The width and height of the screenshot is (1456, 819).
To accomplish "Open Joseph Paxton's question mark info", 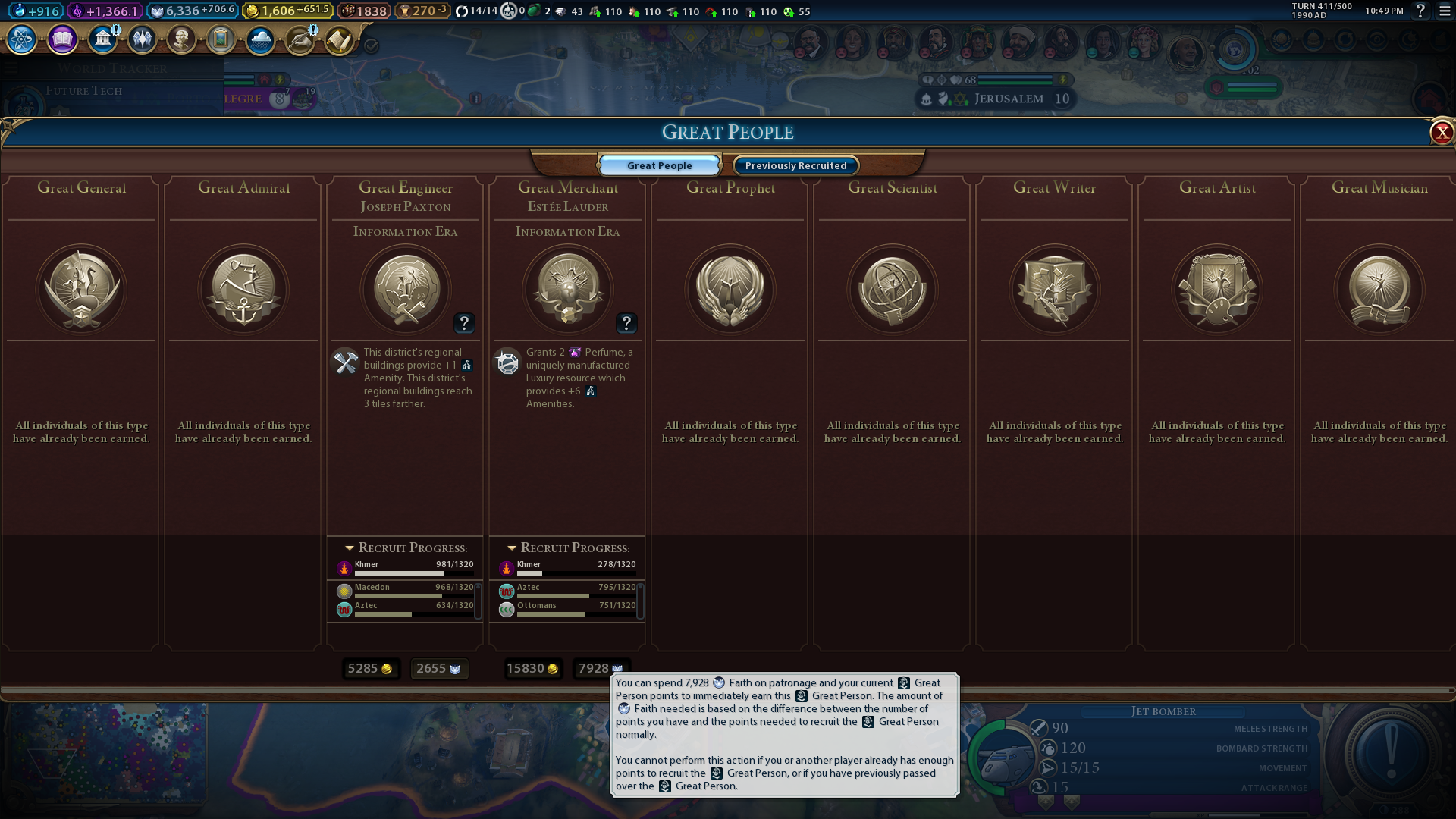I will (464, 324).
